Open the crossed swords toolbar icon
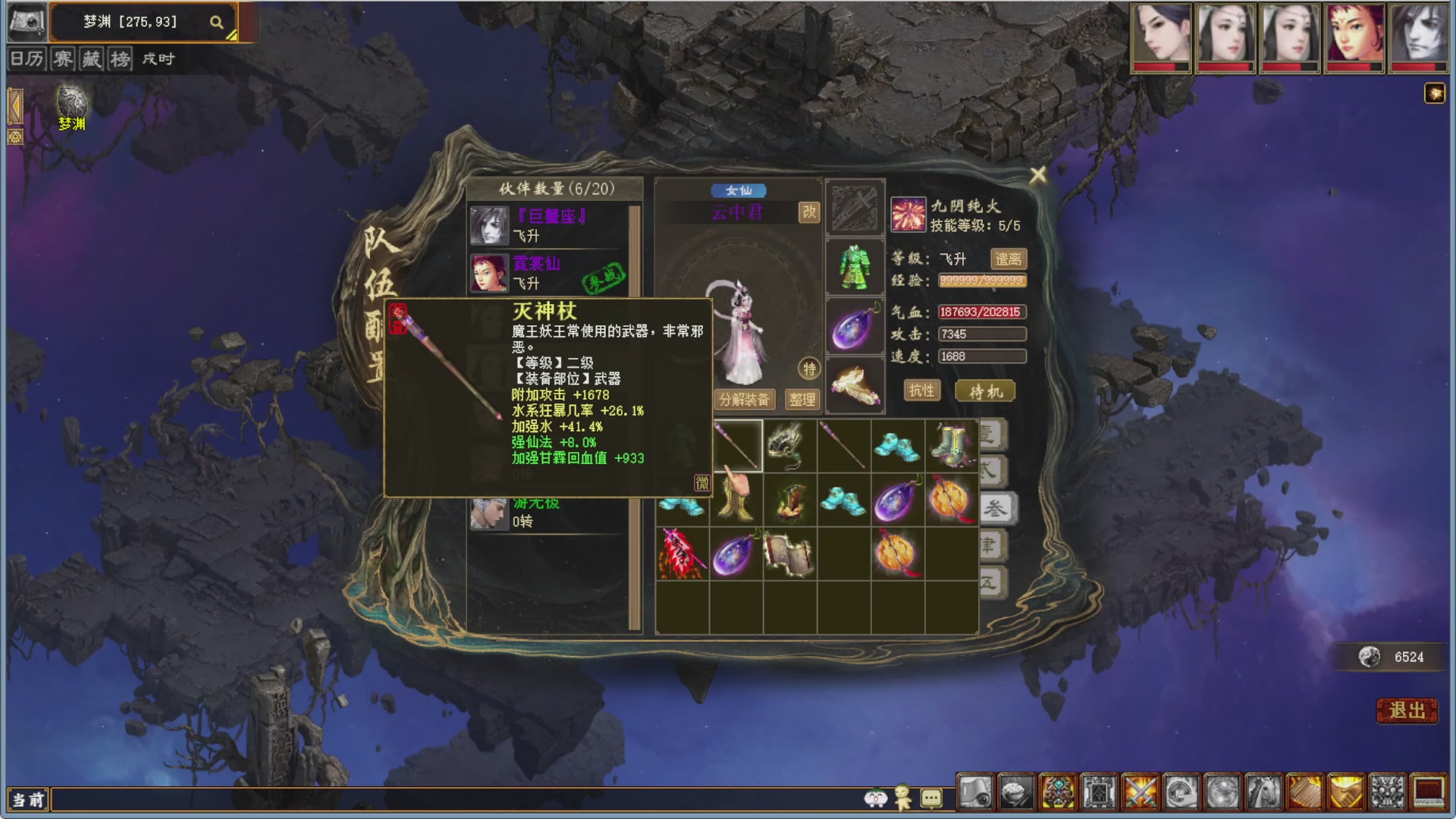This screenshot has width=1456, height=819. click(x=1140, y=793)
